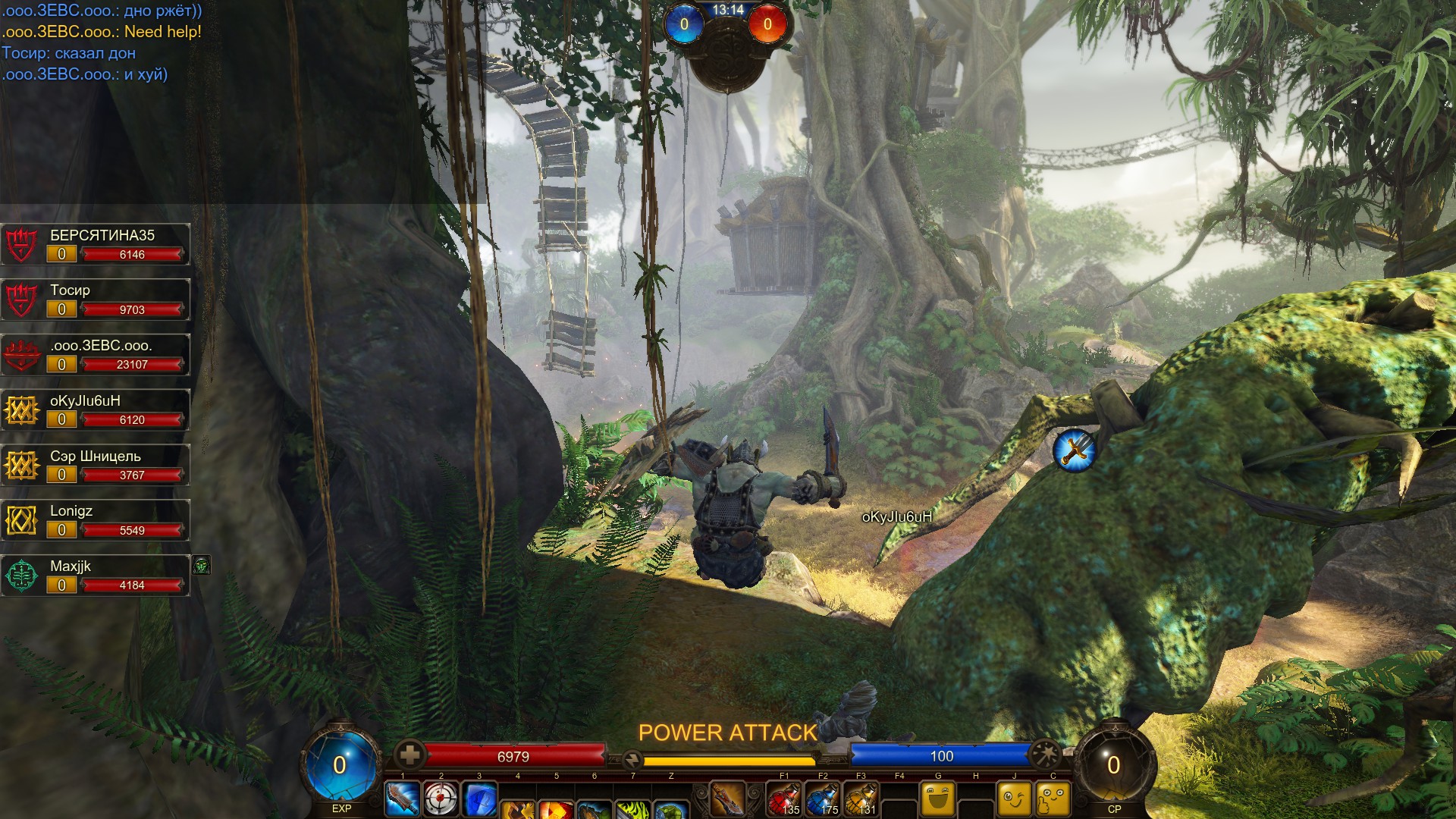This screenshot has height=819, width=1456.
Task: Select Сэр Шницель party frame
Action: [x=96, y=466]
